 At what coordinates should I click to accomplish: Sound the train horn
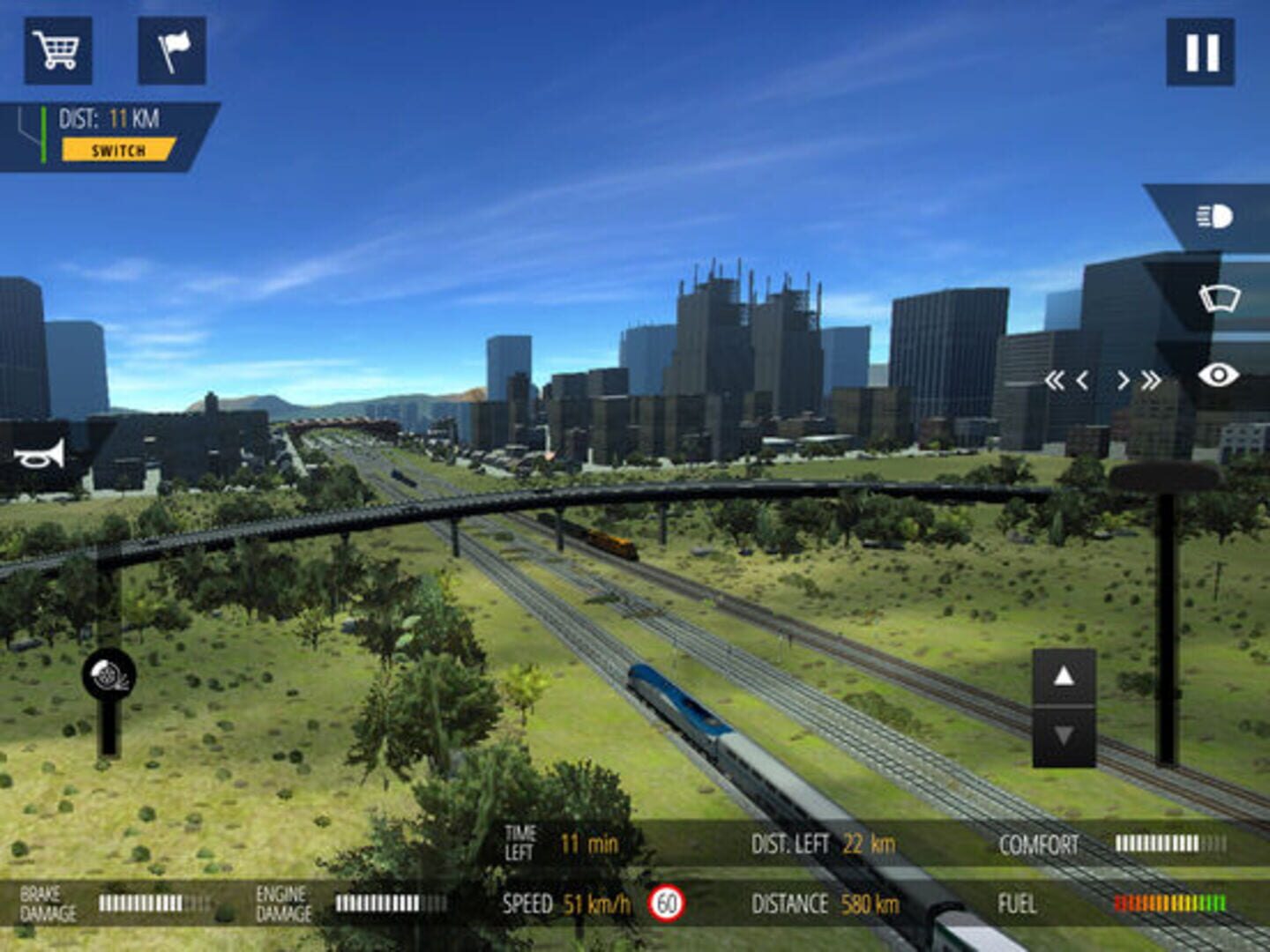(x=40, y=455)
